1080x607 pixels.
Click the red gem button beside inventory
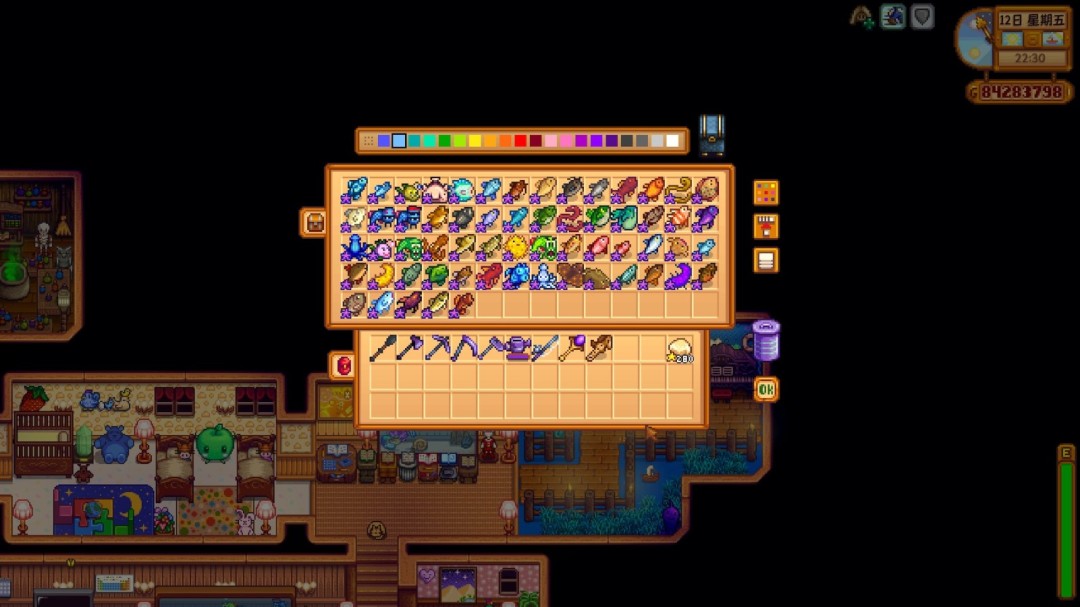click(x=343, y=366)
